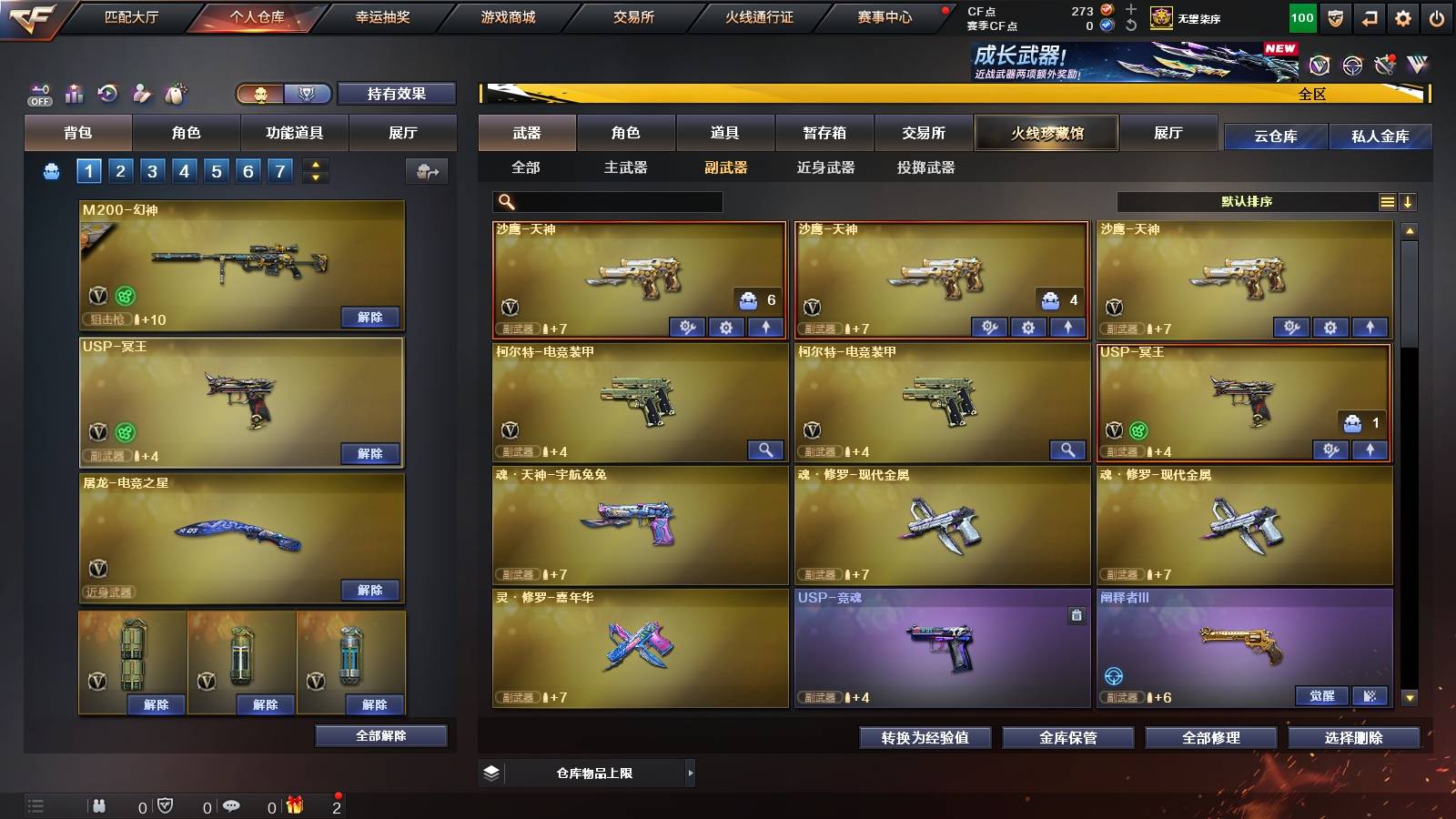
Task: Select the repair wrench icon on 沙鹰-天神
Action: click(x=687, y=326)
